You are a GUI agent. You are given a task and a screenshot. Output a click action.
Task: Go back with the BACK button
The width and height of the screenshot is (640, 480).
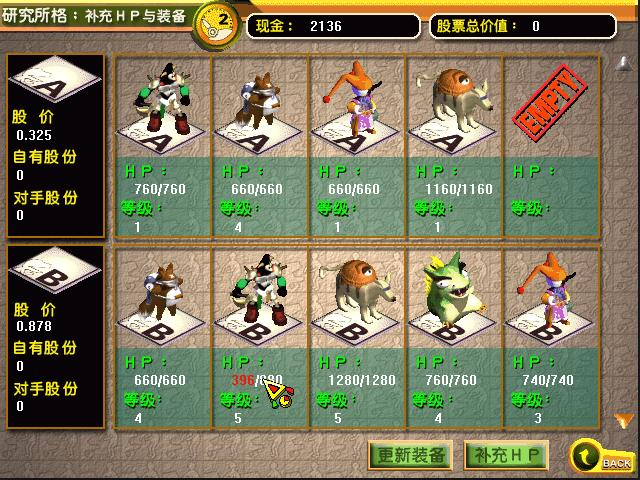(601, 457)
